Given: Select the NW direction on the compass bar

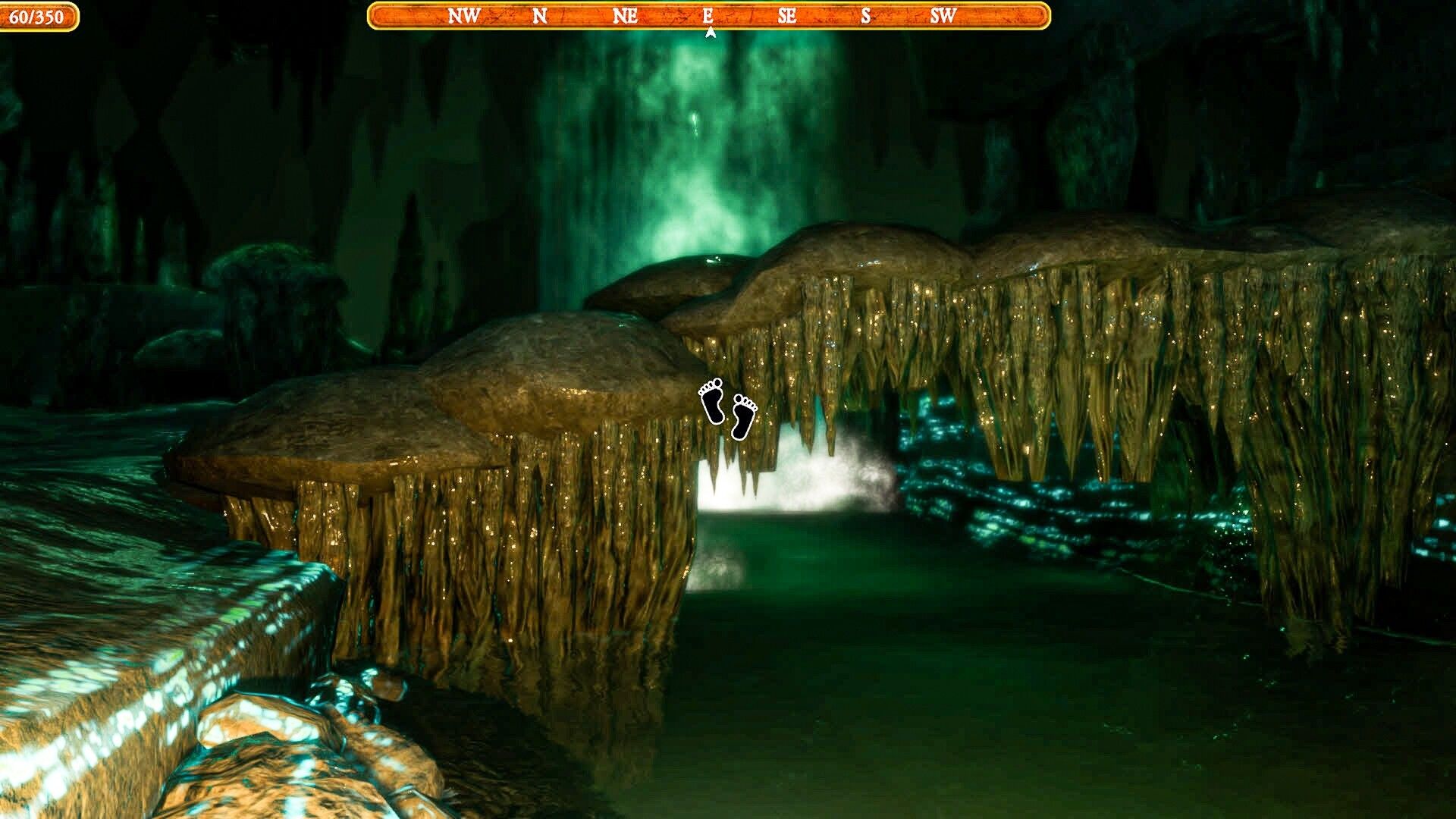Looking at the screenshot, I should (x=463, y=14).
